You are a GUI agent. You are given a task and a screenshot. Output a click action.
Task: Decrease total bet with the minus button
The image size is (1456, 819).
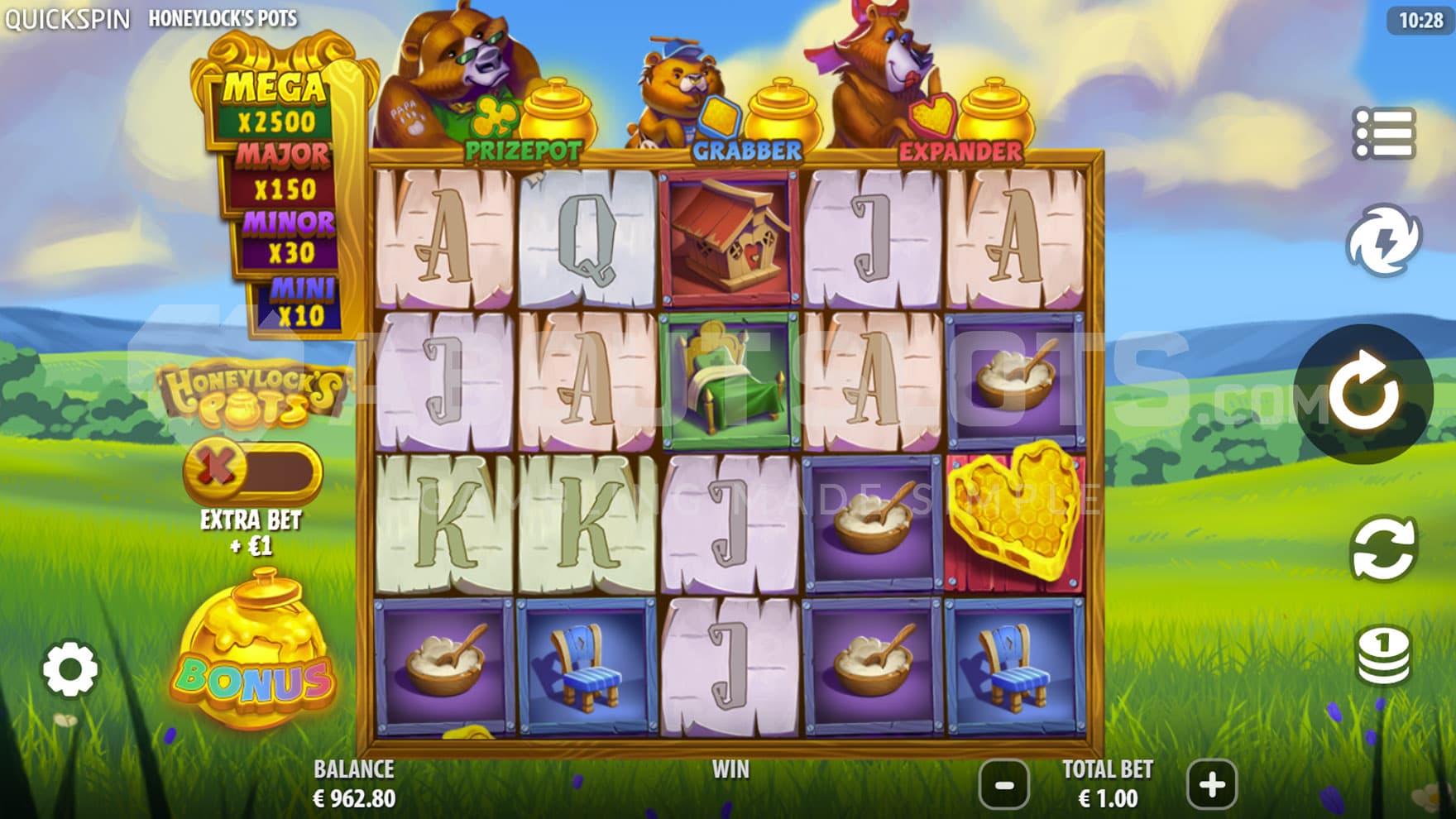(x=1004, y=784)
